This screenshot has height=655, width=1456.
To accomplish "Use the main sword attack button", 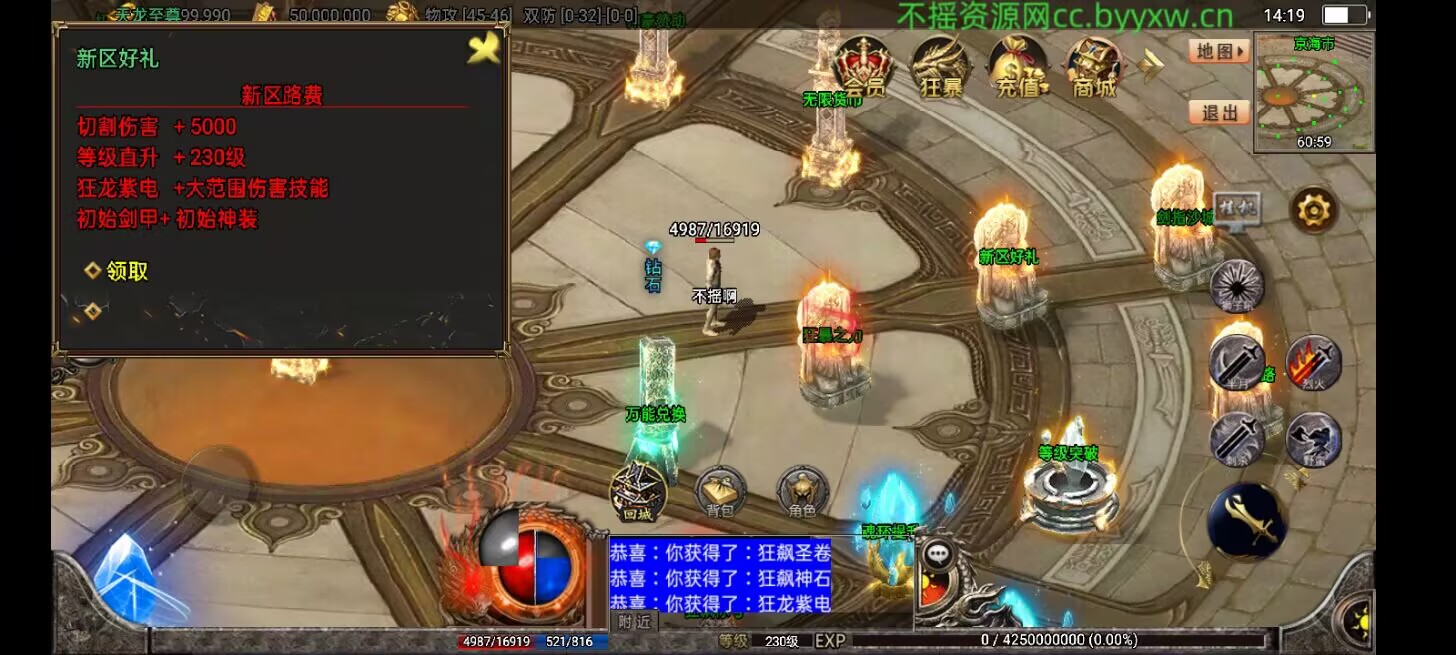I will [x=1246, y=520].
